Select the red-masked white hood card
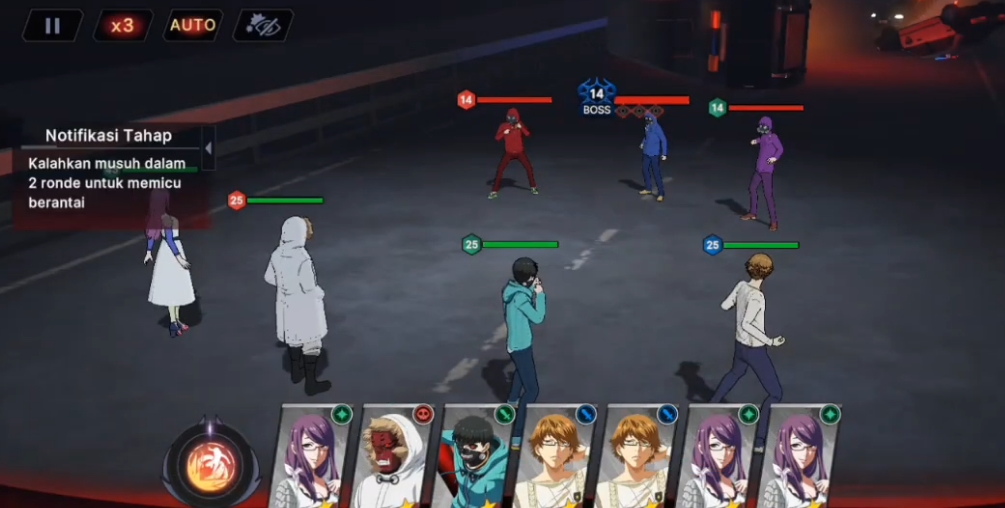Image resolution: width=1005 pixels, height=508 pixels. point(393,457)
